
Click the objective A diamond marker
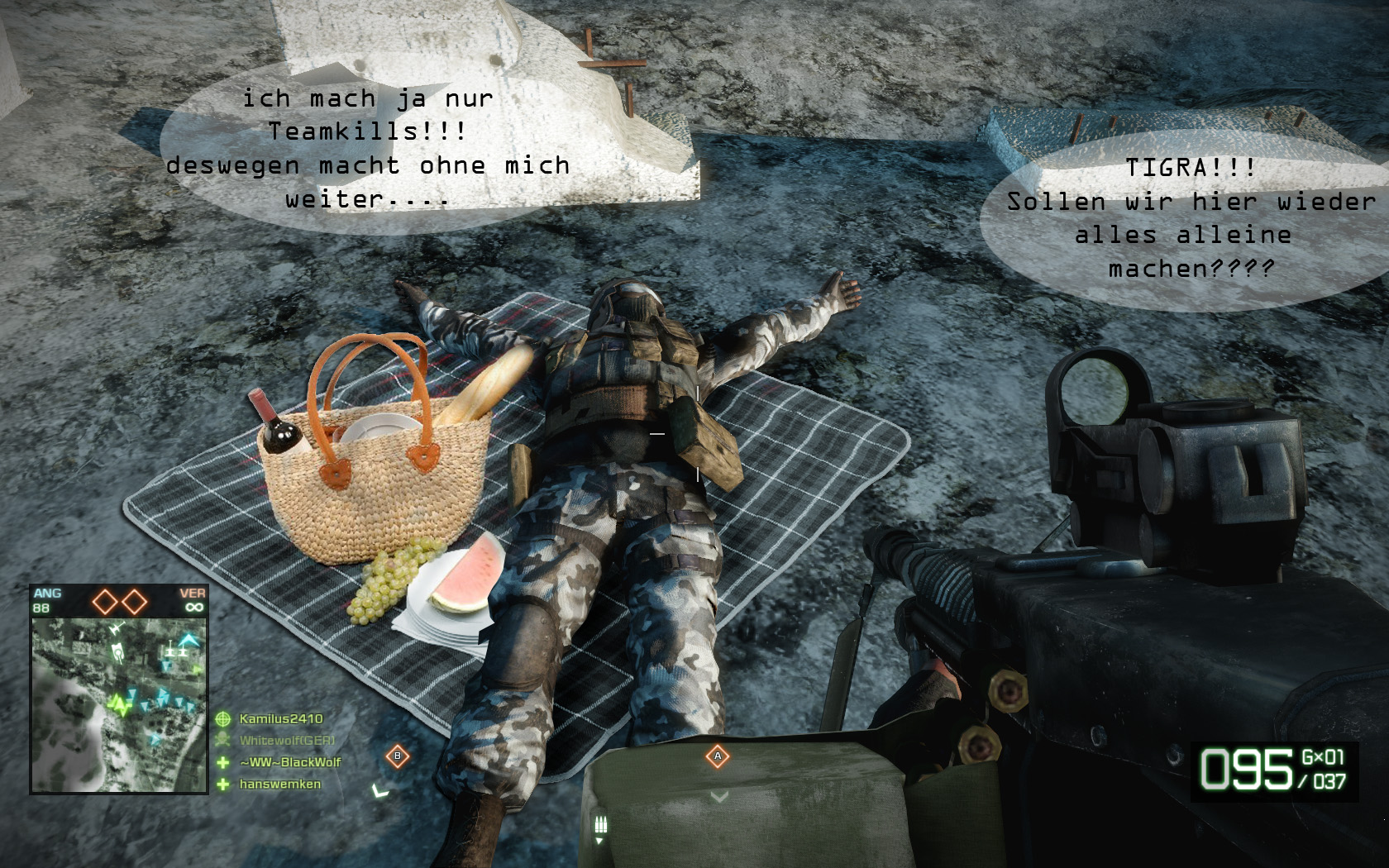tap(718, 756)
